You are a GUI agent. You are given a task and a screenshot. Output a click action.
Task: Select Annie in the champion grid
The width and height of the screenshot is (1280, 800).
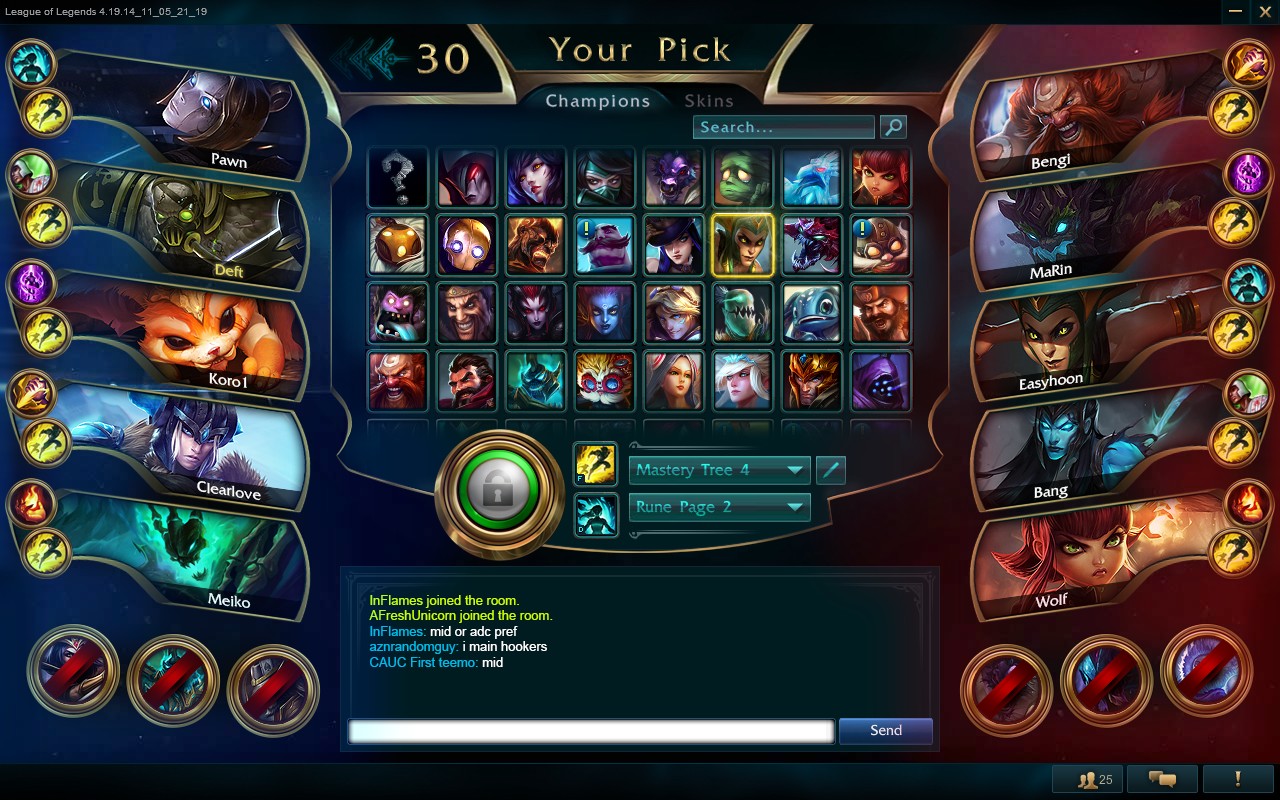click(x=881, y=178)
